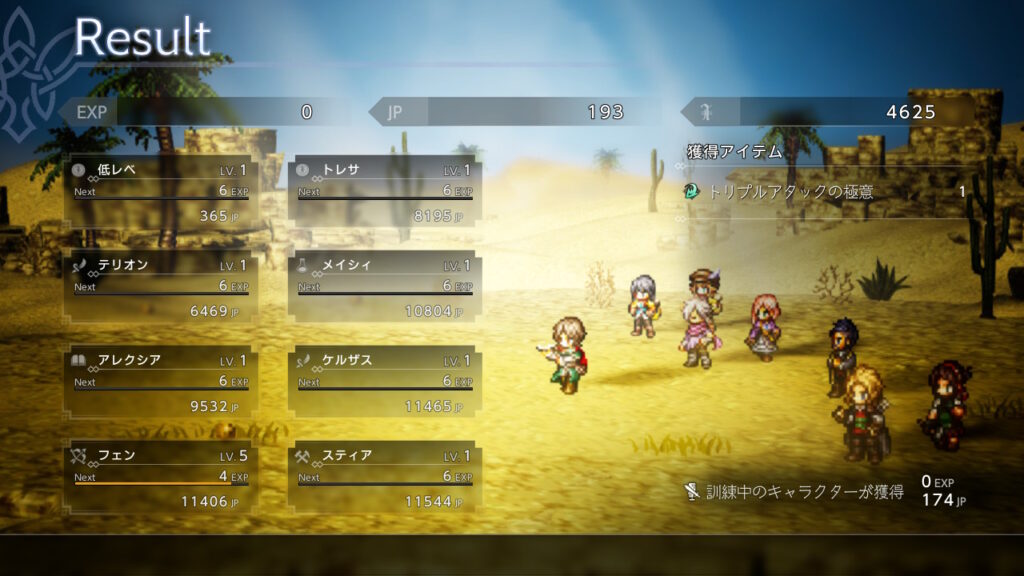Select the 低レベ character panel

161,193
